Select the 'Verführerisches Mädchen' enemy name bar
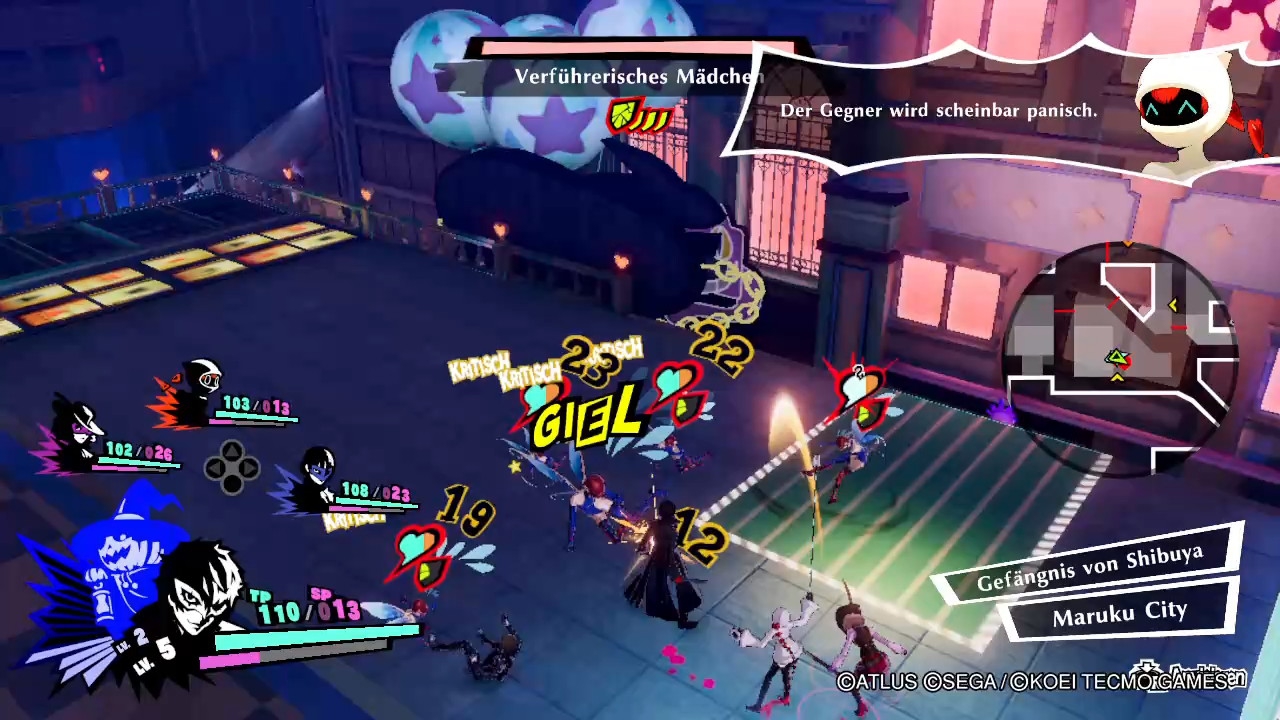The width and height of the screenshot is (1280, 720). click(638, 77)
